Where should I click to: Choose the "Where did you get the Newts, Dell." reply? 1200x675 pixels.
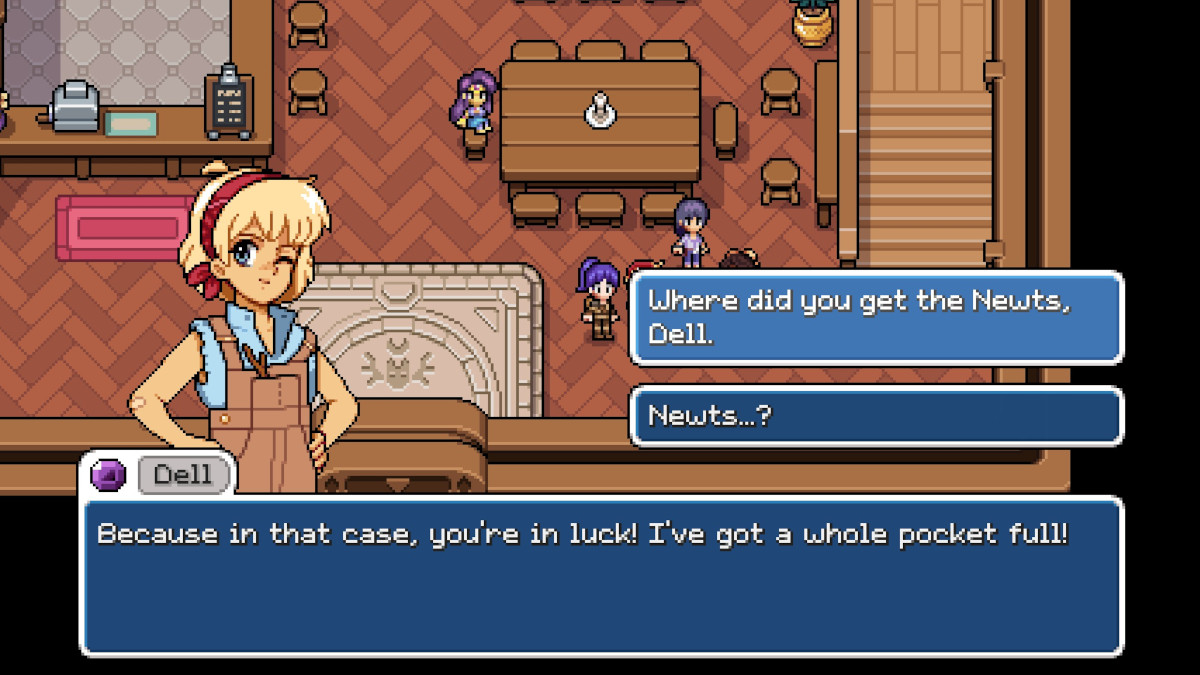click(876, 317)
